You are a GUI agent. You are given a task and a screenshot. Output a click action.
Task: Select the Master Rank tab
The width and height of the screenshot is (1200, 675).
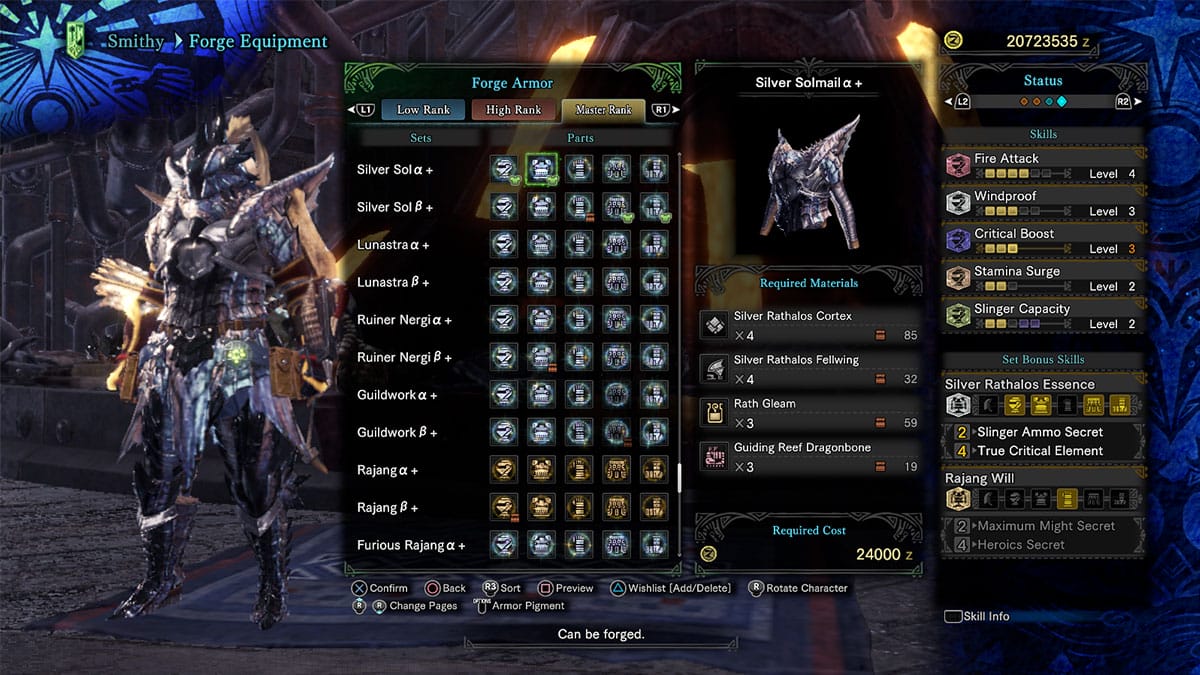point(603,110)
